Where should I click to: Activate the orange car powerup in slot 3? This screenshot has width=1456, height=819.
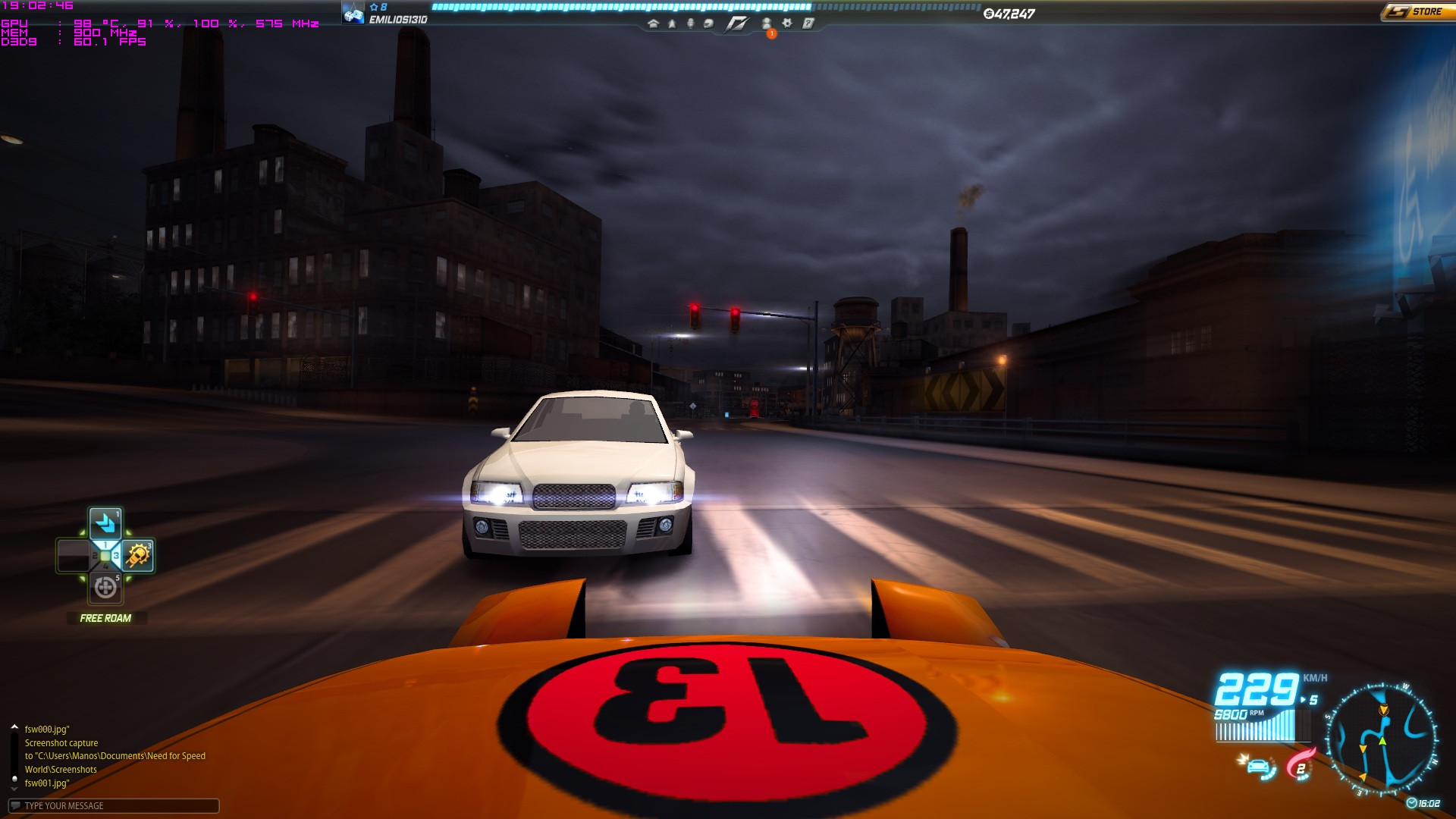pyautogui.click(x=138, y=556)
